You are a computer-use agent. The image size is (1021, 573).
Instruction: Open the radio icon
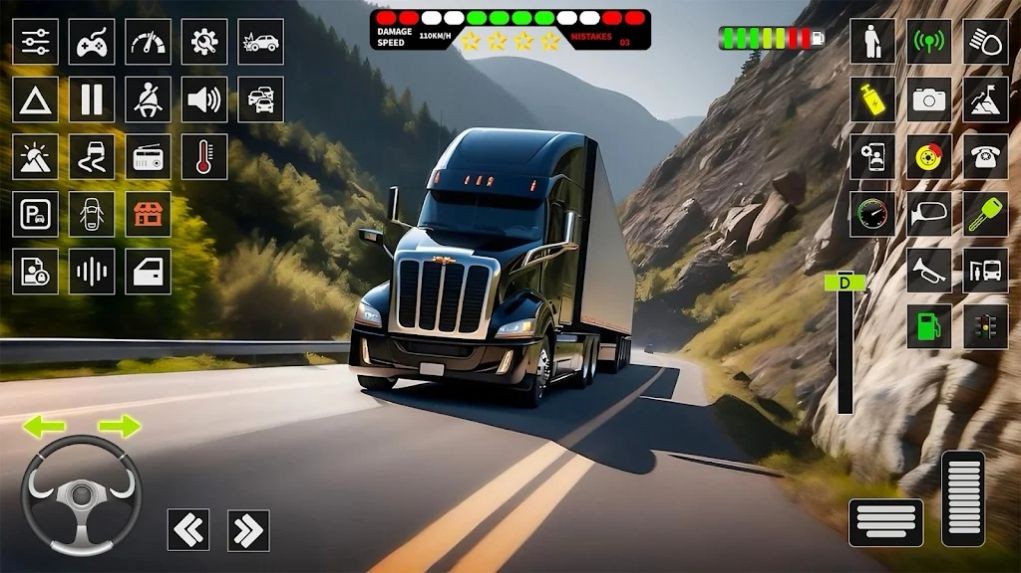148,157
